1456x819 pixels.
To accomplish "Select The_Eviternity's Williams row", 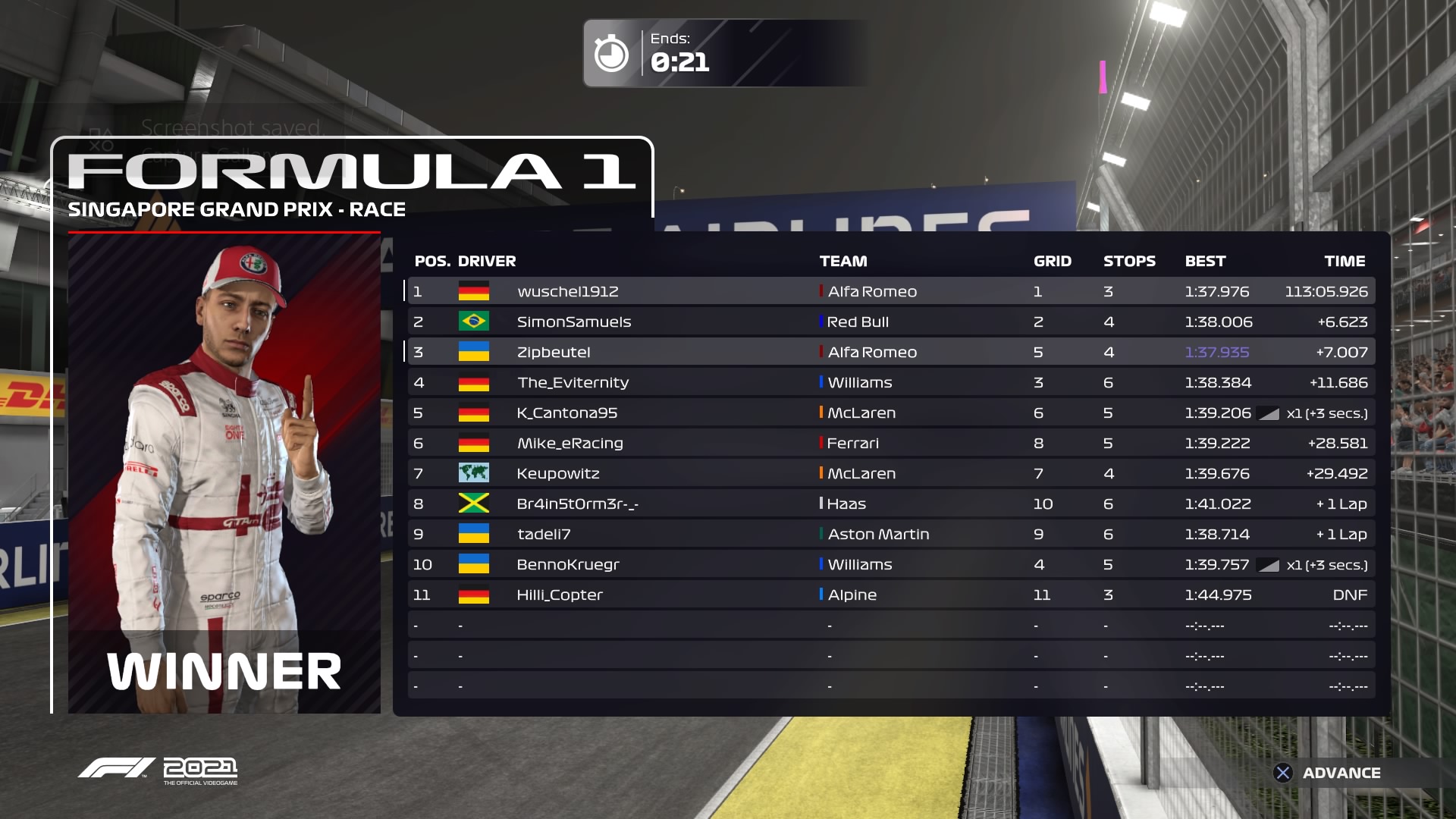I will tap(891, 382).
